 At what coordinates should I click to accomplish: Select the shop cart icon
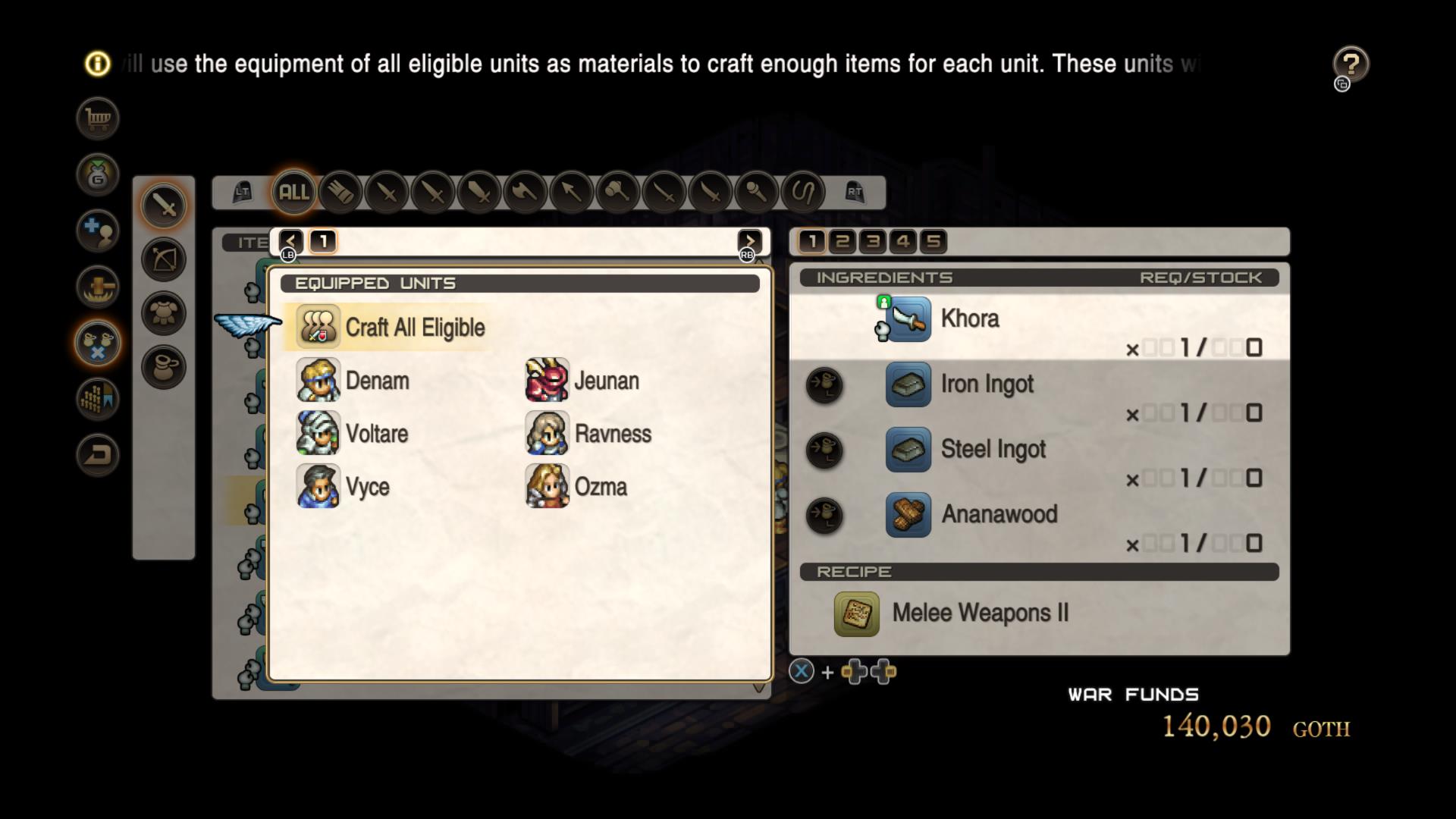pos(97,118)
